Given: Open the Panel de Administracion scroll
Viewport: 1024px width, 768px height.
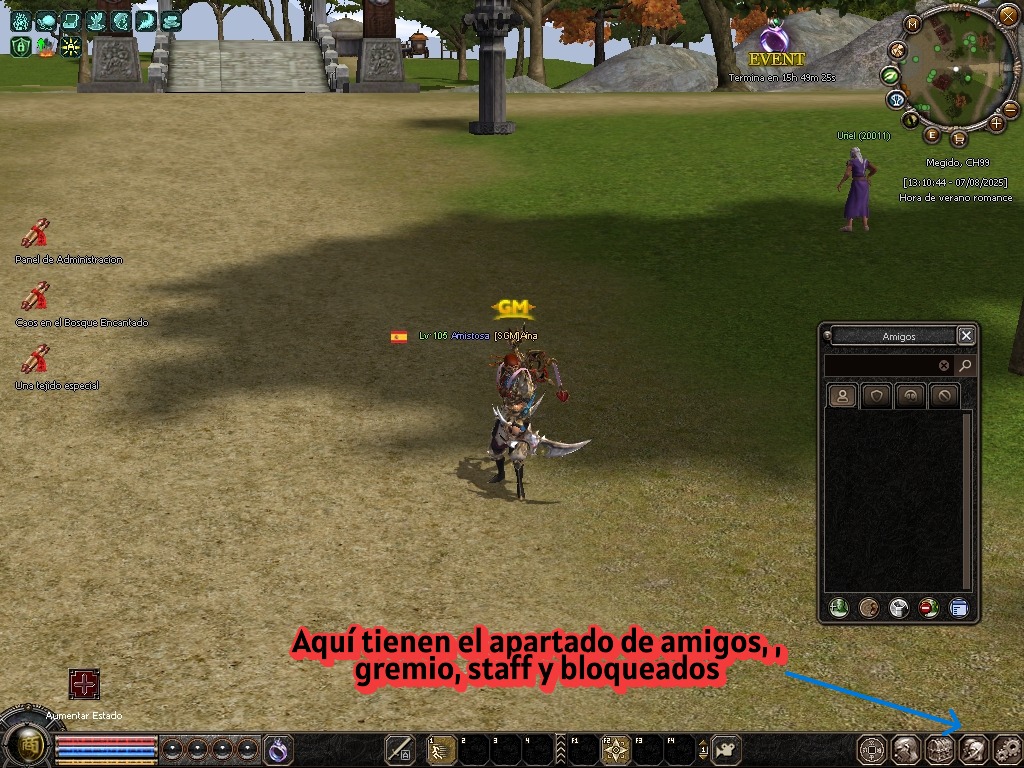Looking at the screenshot, I should pos(36,234).
